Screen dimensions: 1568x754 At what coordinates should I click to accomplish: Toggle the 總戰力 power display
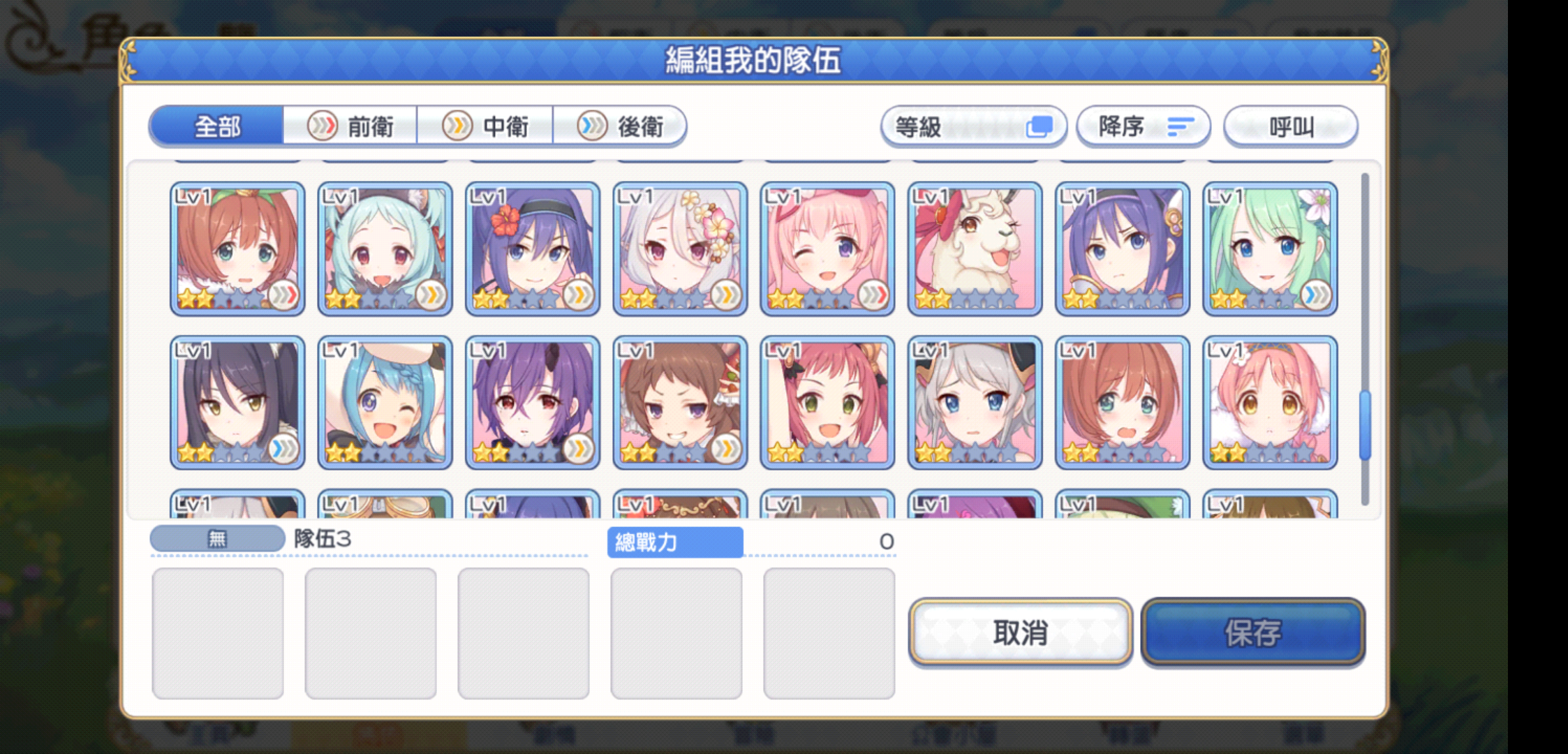click(674, 542)
